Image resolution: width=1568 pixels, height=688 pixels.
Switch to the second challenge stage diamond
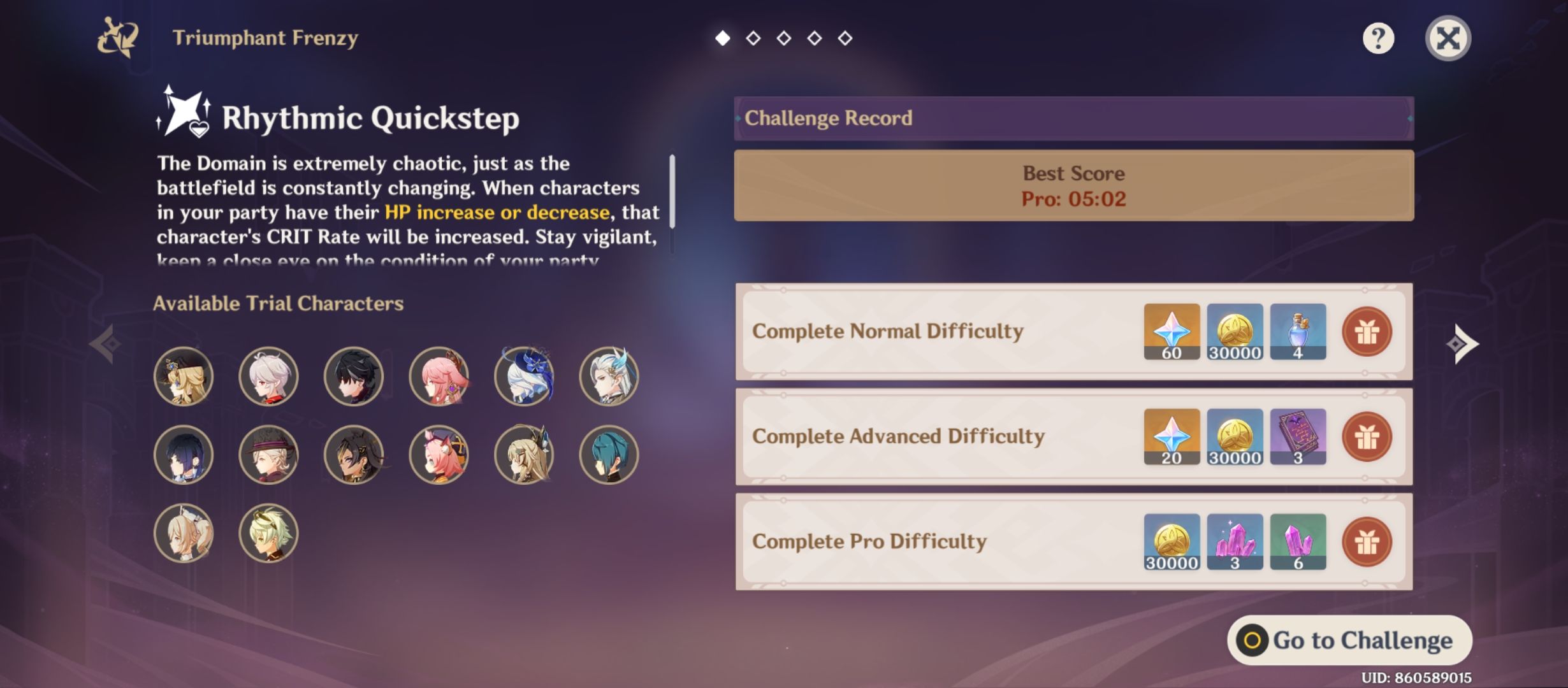click(753, 38)
